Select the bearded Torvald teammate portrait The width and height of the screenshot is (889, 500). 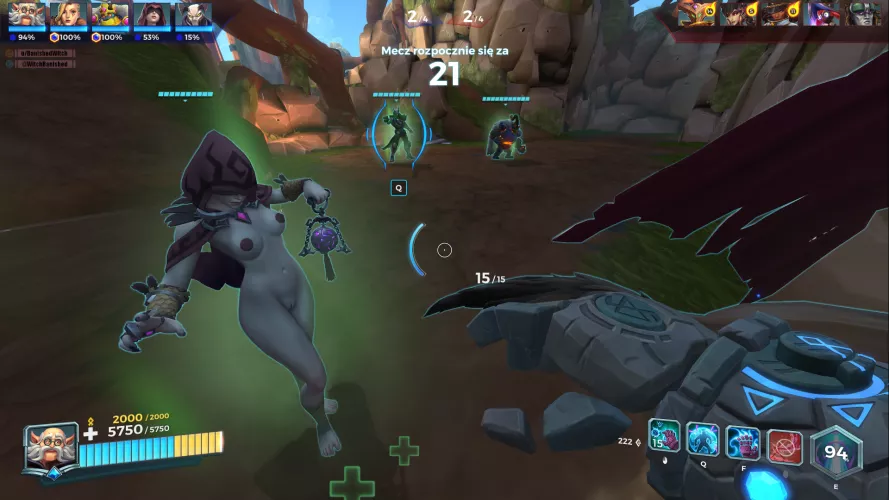click(27, 14)
